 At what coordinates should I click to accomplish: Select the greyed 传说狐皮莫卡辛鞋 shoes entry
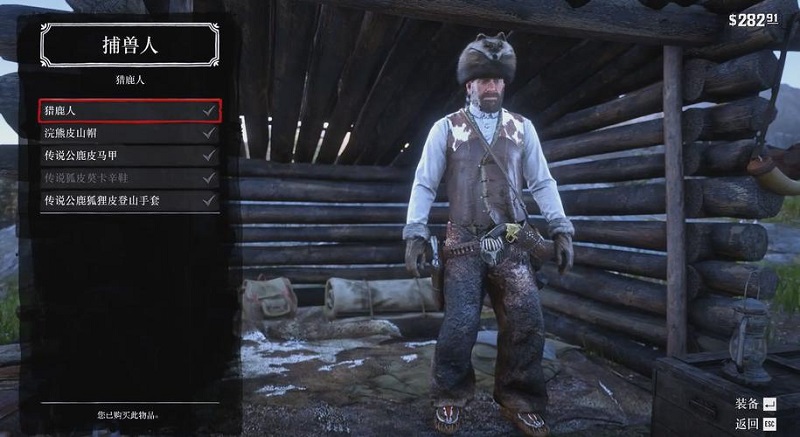pos(129,178)
